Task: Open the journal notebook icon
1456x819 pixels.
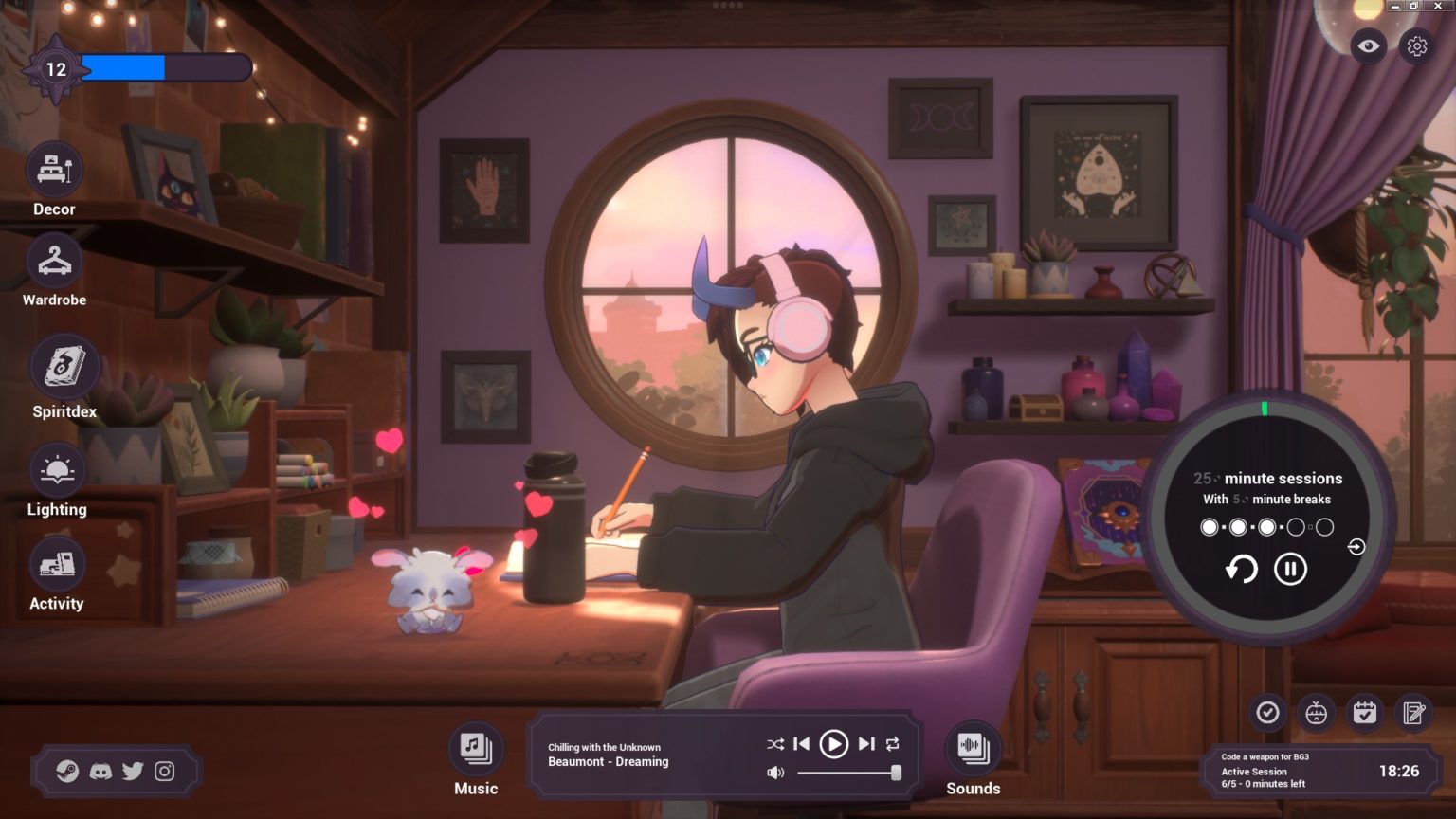Action: (1413, 712)
